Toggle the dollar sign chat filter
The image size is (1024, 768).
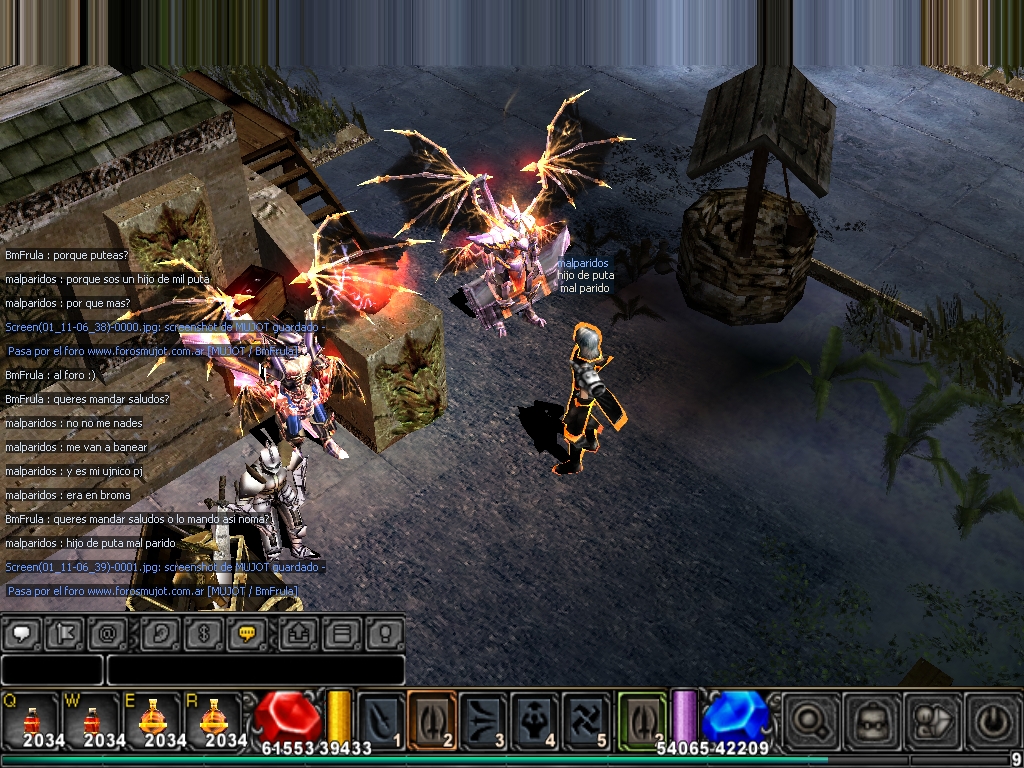[x=203, y=633]
